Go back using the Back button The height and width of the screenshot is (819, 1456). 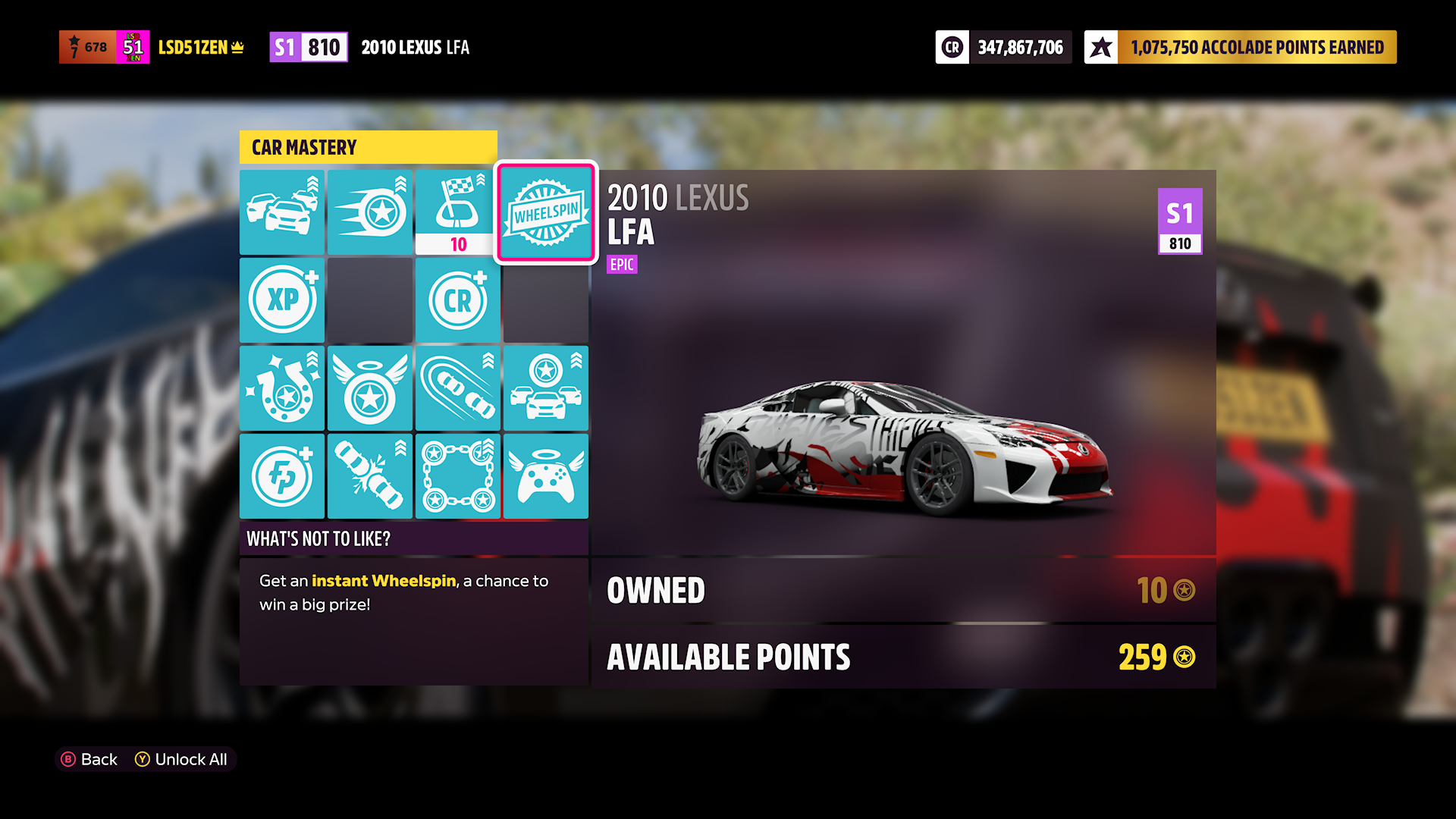[x=89, y=759]
